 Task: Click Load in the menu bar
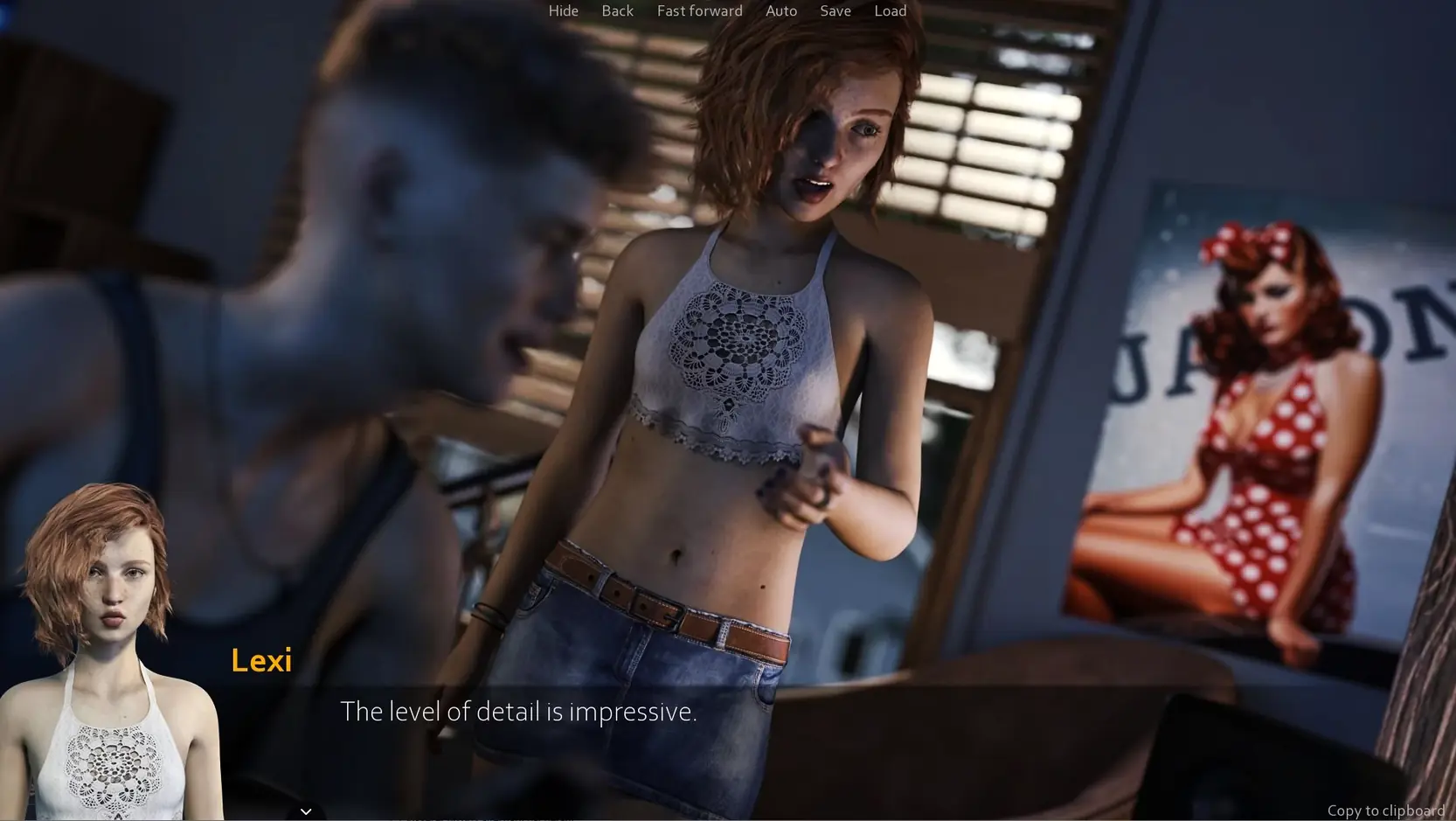[890, 10]
